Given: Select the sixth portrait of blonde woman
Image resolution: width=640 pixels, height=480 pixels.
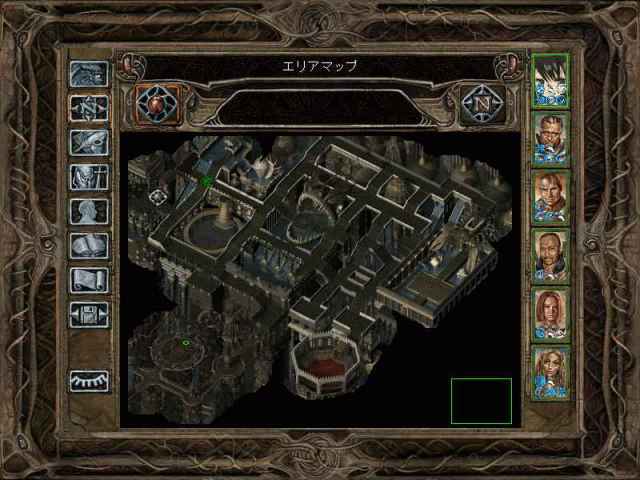Looking at the screenshot, I should coord(551,371).
